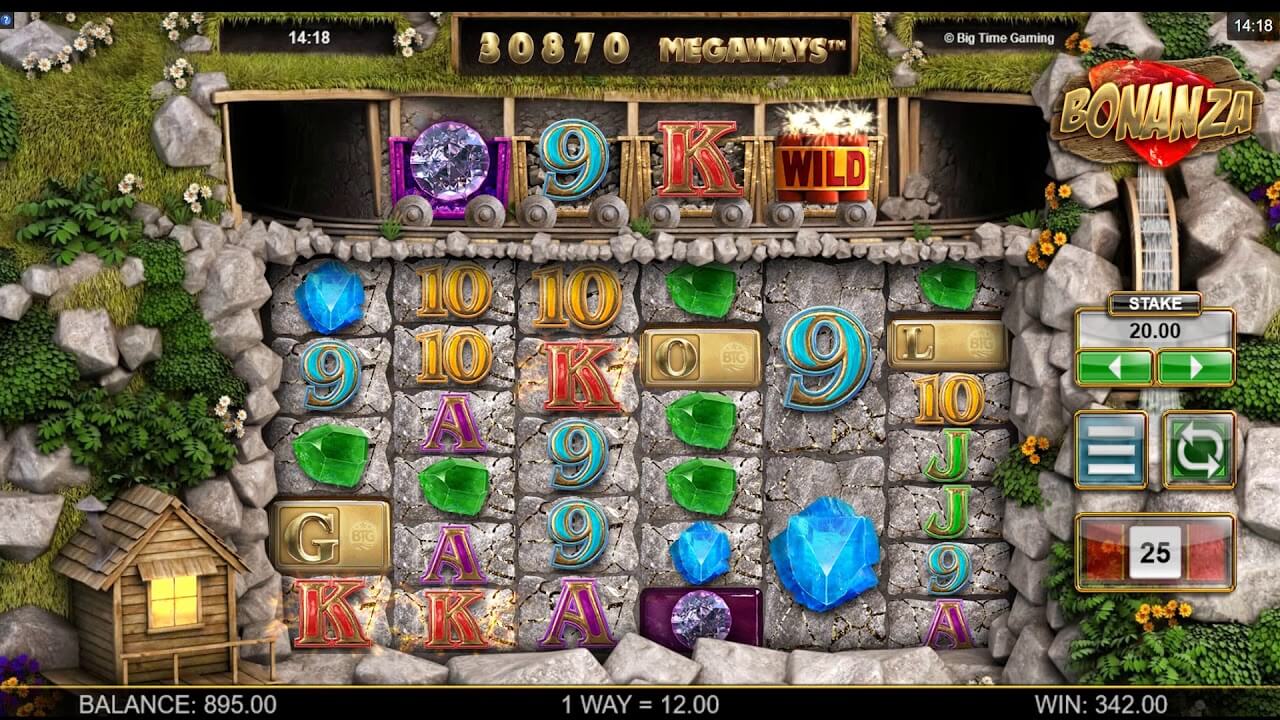
Task: Spin the reels with the green arrows button
Action: 1198,450
